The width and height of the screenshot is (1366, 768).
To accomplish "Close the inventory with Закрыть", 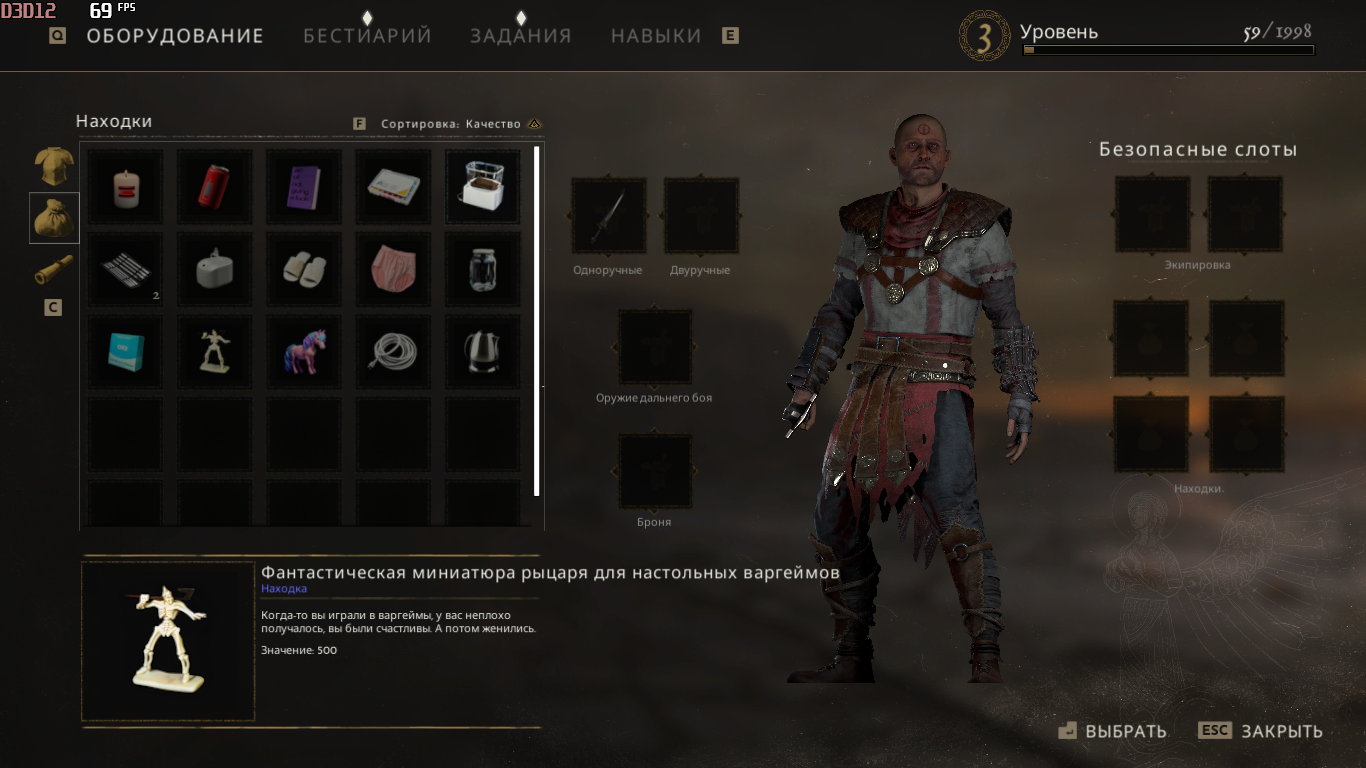I will coord(1260,731).
